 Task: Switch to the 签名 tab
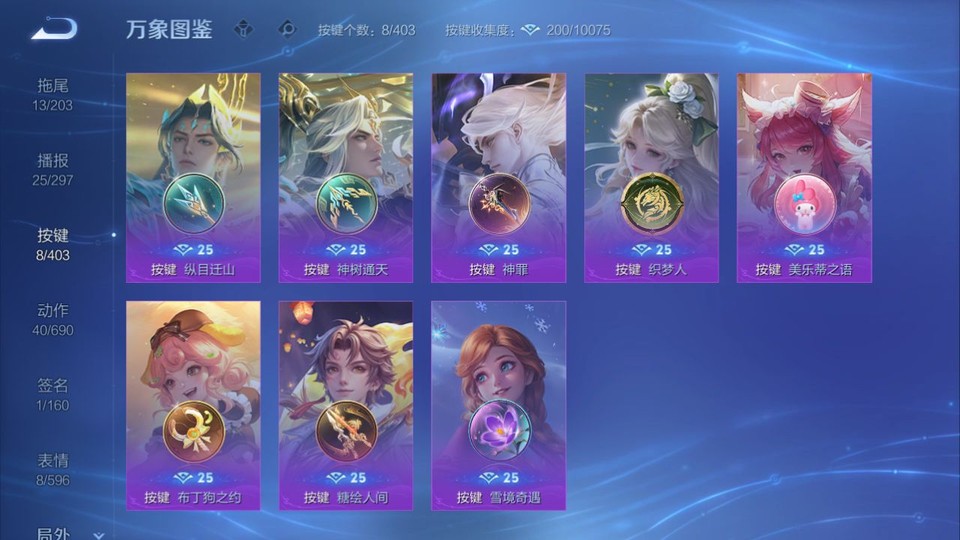53,394
